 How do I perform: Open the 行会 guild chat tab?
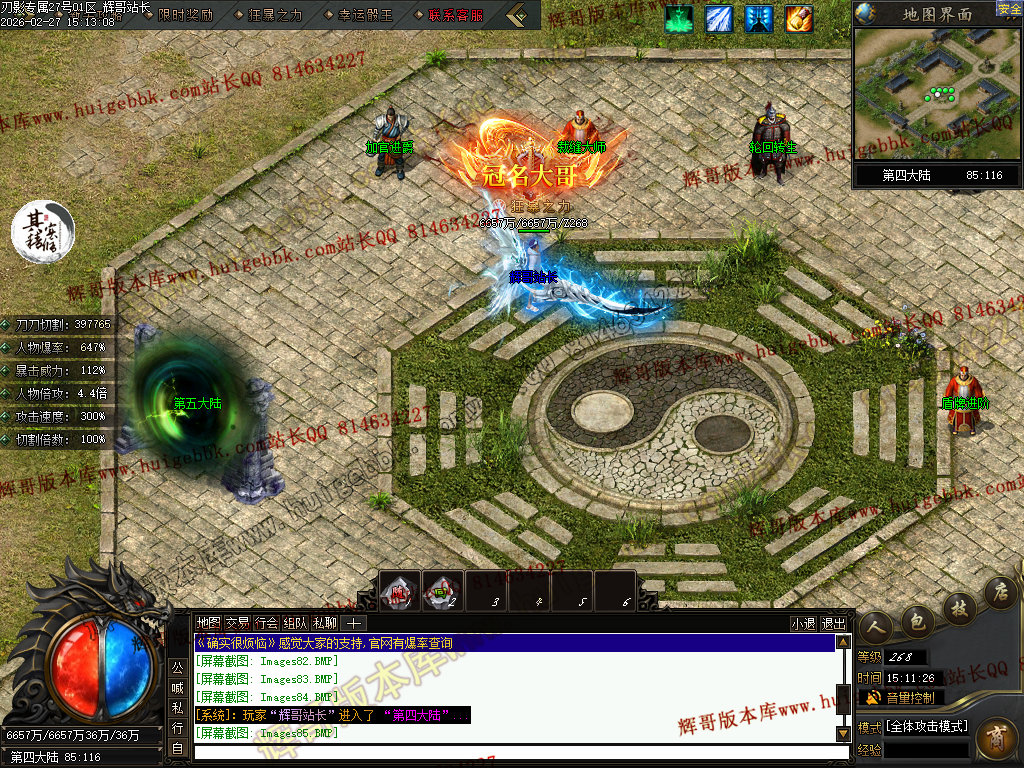(x=266, y=623)
